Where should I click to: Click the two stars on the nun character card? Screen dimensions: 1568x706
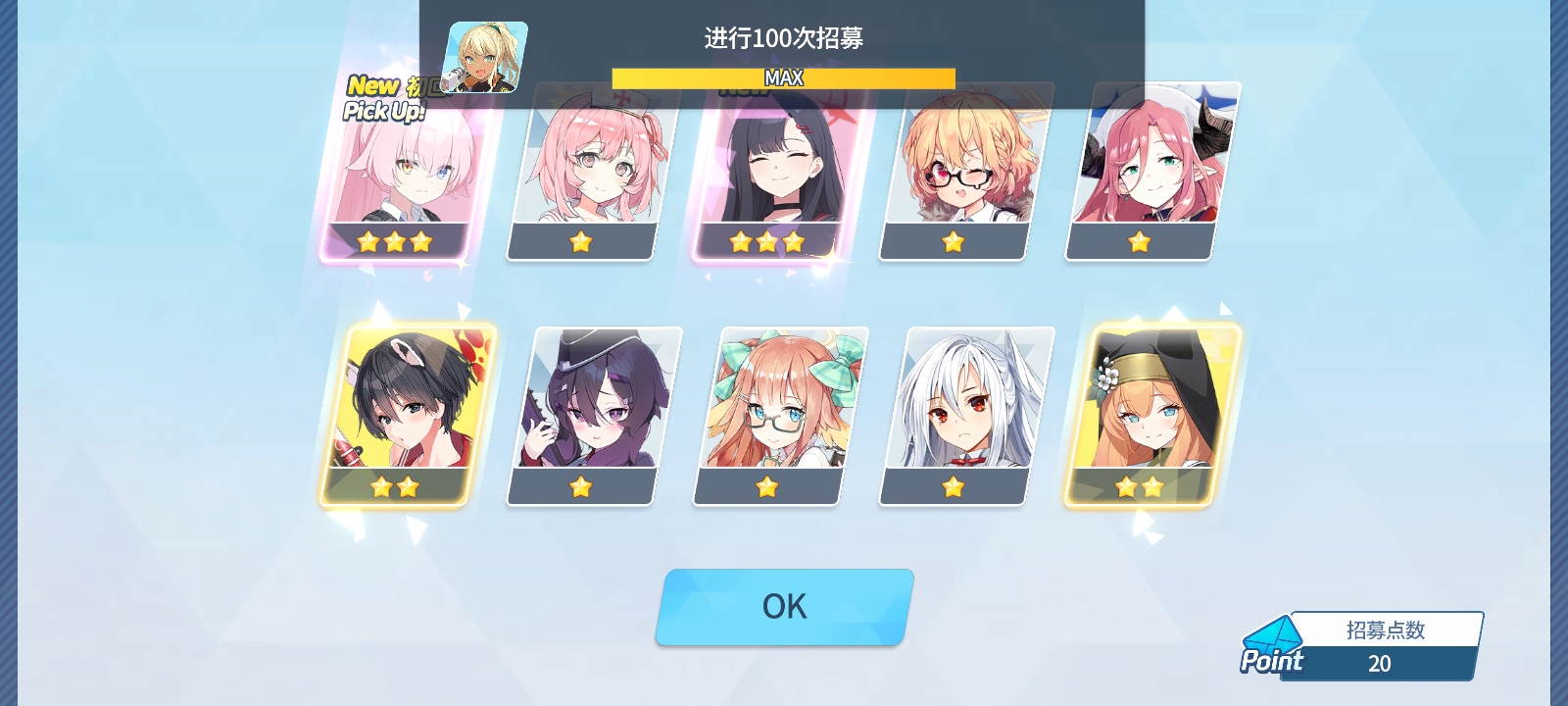(x=1141, y=486)
